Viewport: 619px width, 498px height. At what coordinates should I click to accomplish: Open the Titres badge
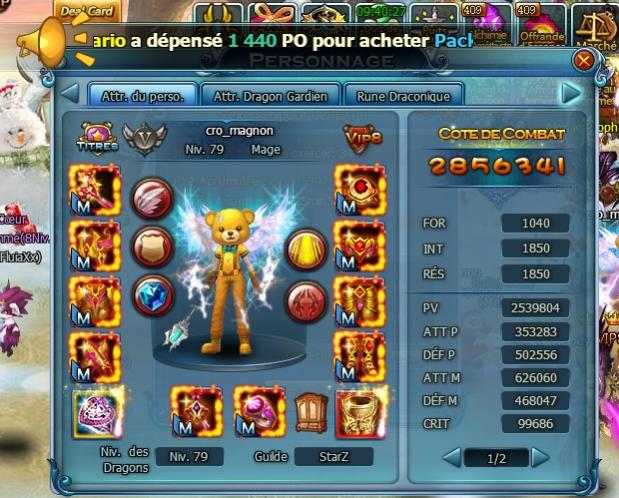(x=97, y=138)
